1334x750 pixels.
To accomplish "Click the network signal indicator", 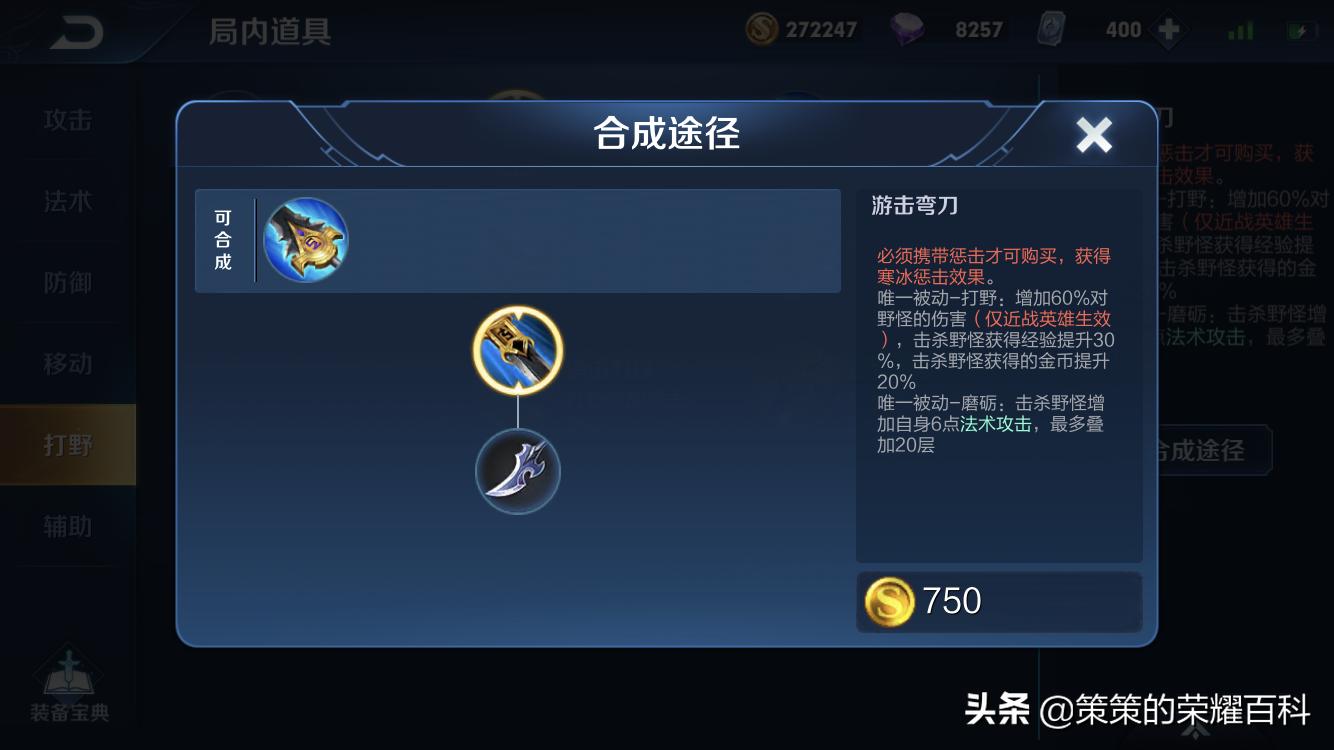I will pyautogui.click(x=1238, y=28).
